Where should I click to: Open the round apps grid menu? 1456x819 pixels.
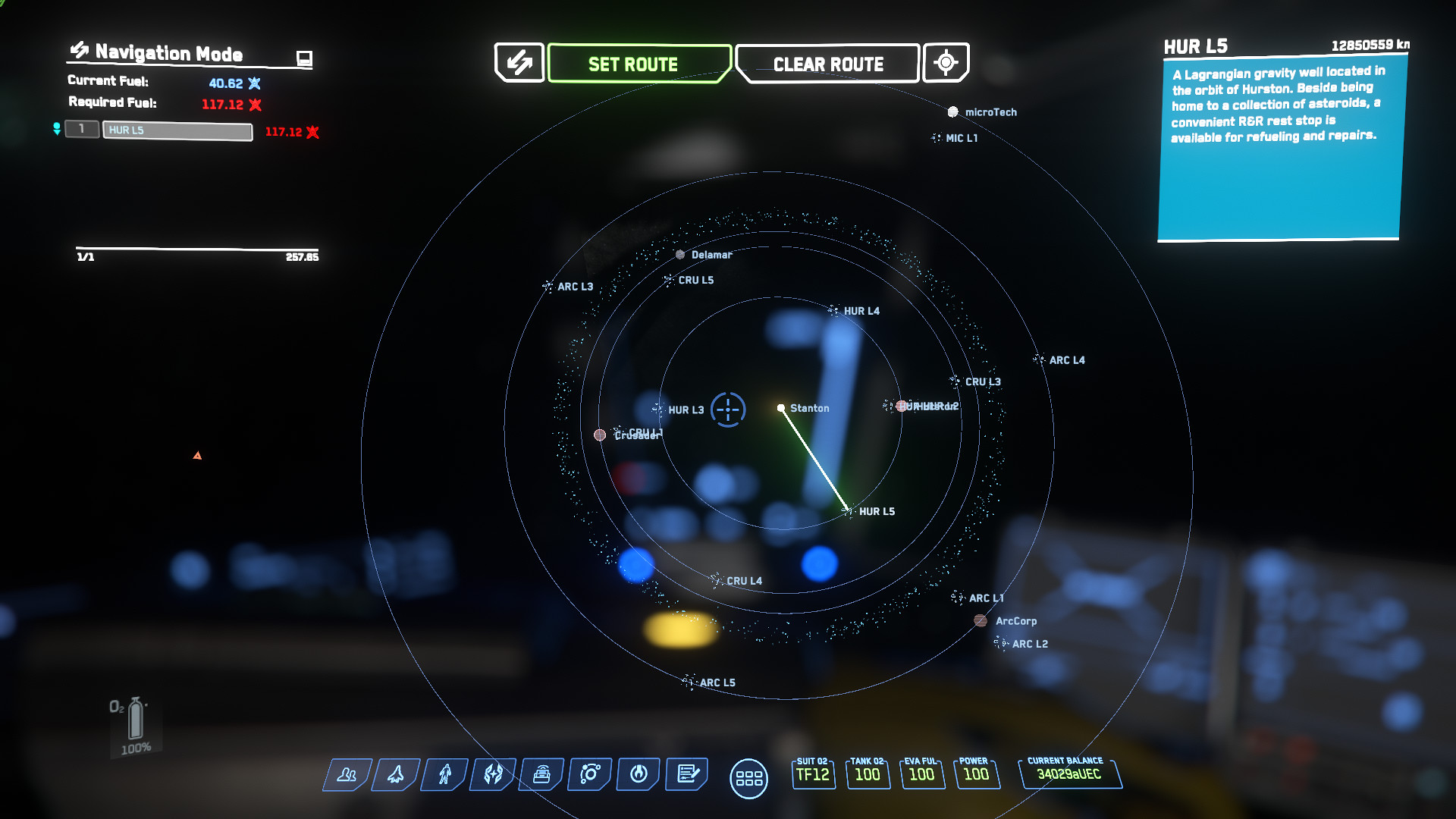pos(748,779)
